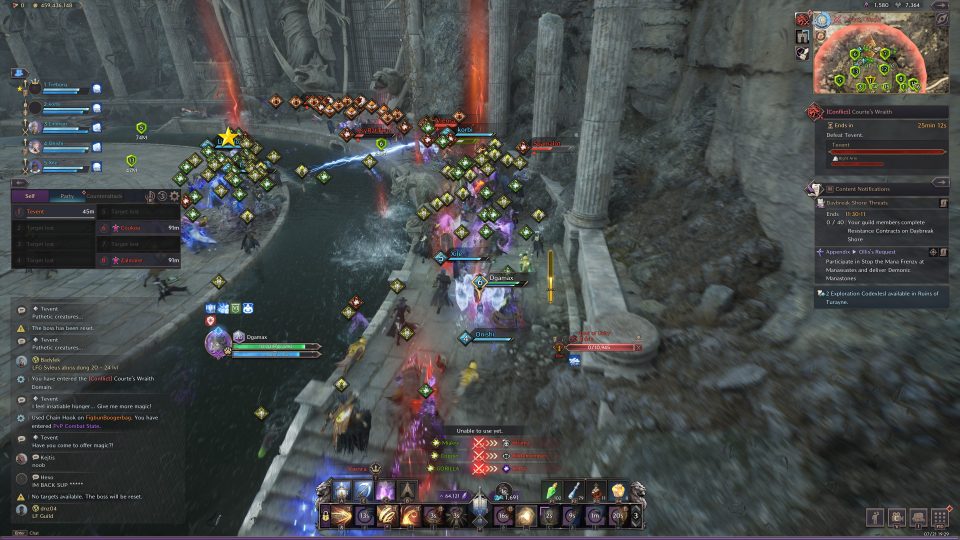Image resolution: width=960 pixels, height=540 pixels.
Task: Open target list settings gear
Action: [174, 197]
